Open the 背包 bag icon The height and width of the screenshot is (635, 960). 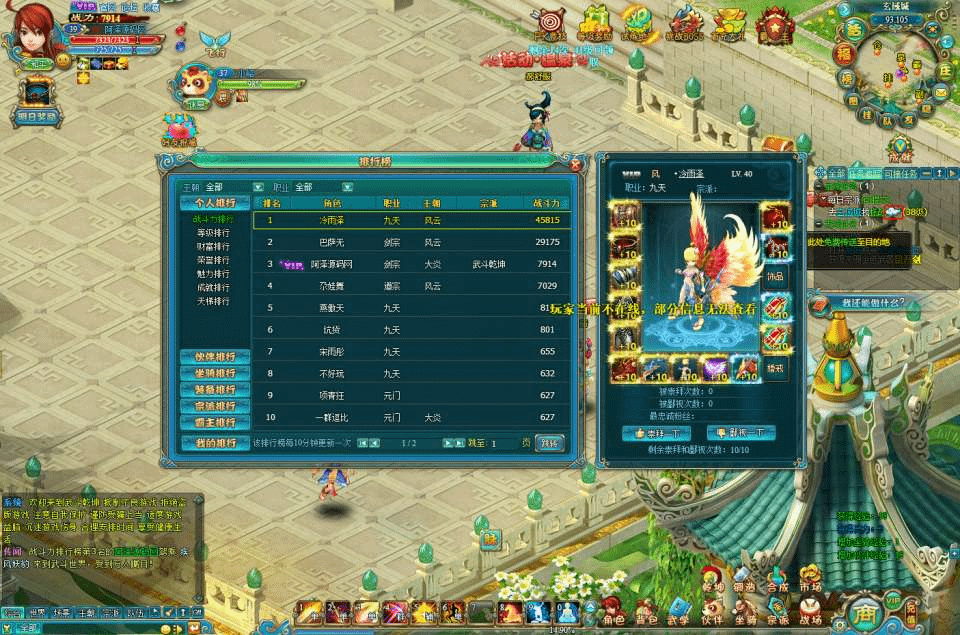[x=645, y=609]
